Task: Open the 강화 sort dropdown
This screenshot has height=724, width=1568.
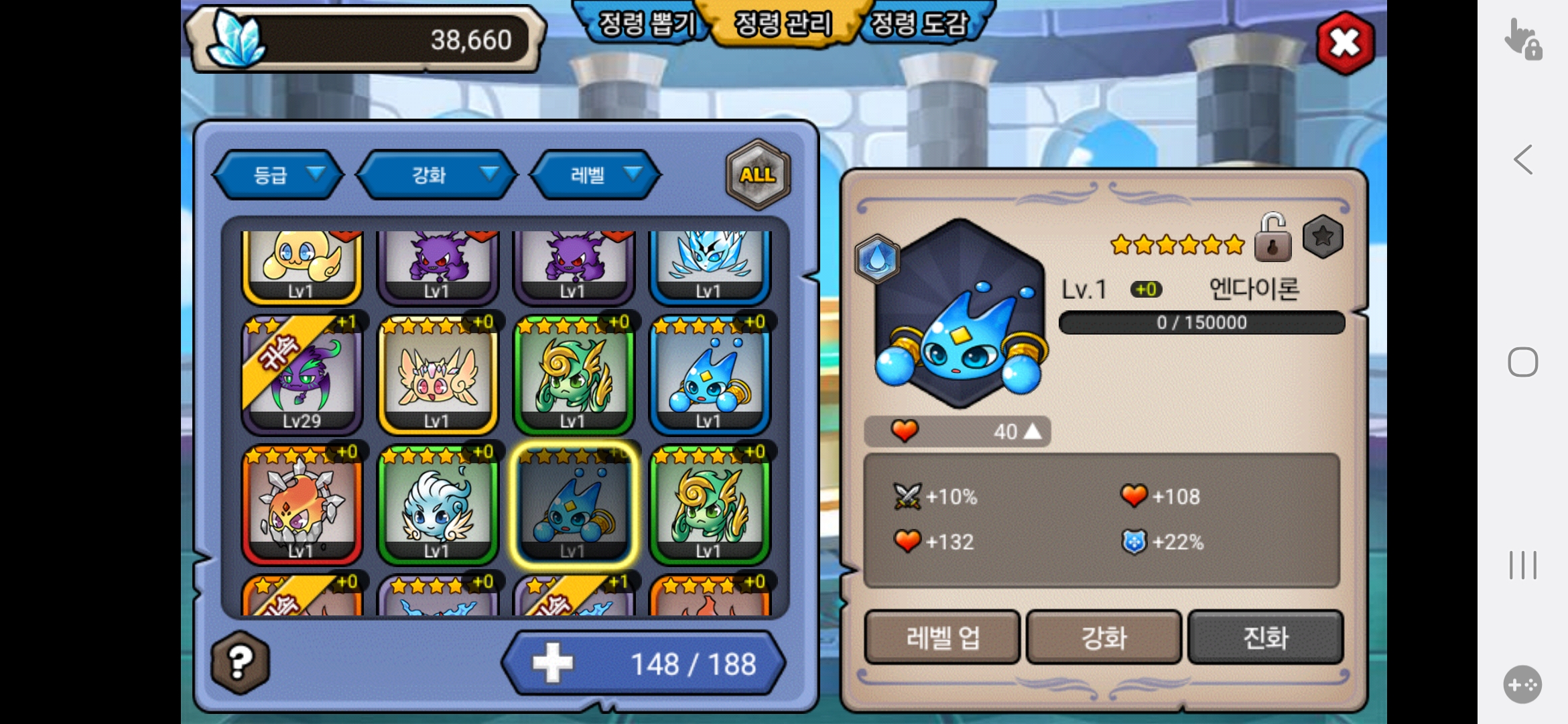Action: (437, 175)
